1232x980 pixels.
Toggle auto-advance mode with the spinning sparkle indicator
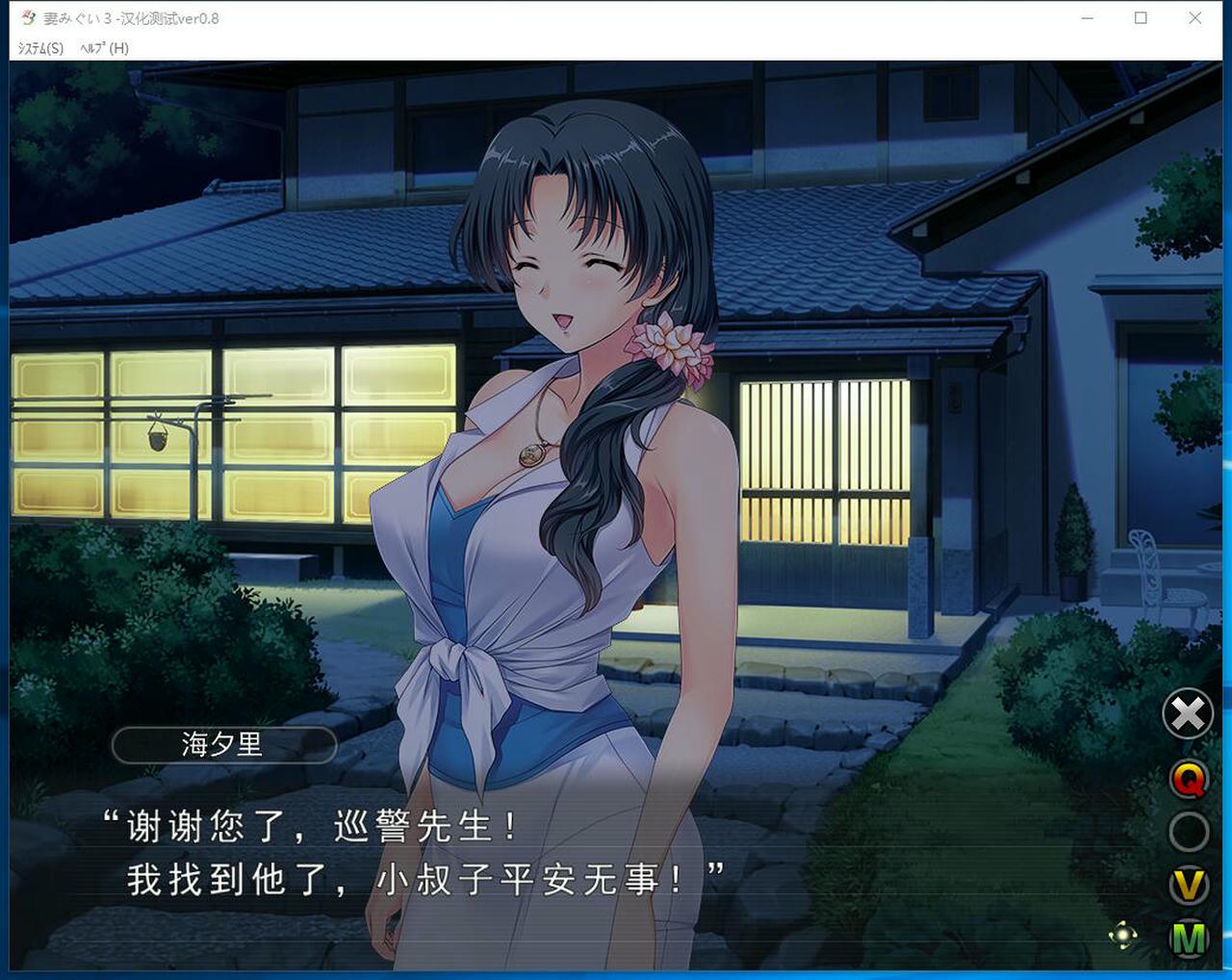point(1123,935)
